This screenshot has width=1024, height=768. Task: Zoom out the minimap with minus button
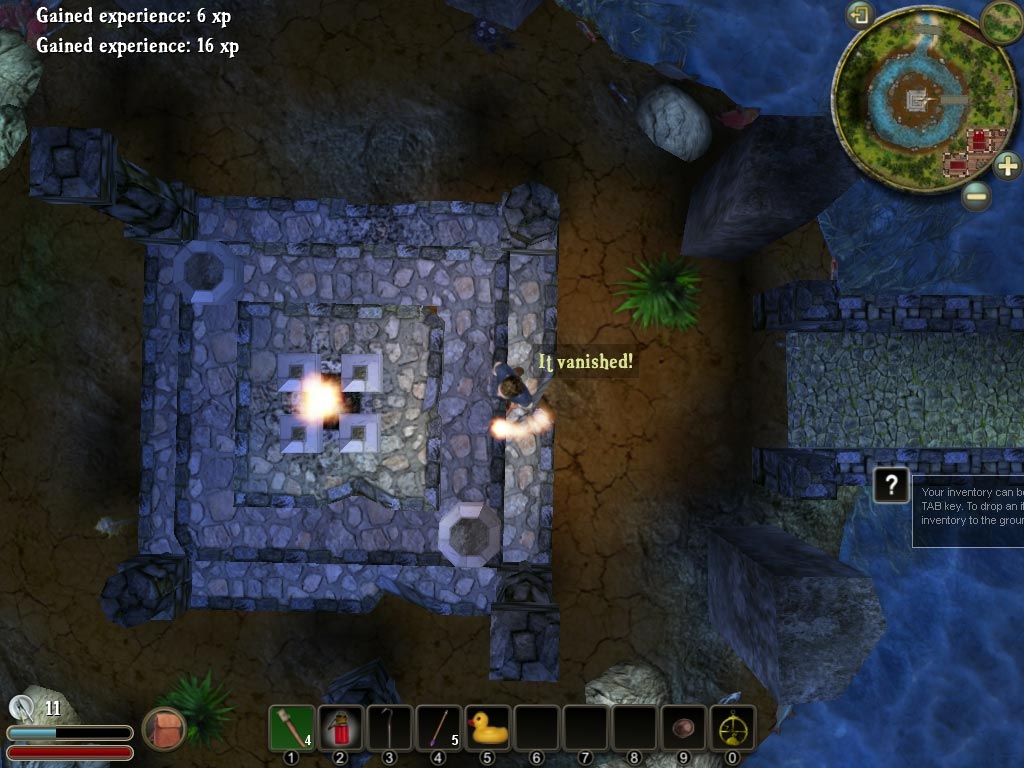point(977,196)
